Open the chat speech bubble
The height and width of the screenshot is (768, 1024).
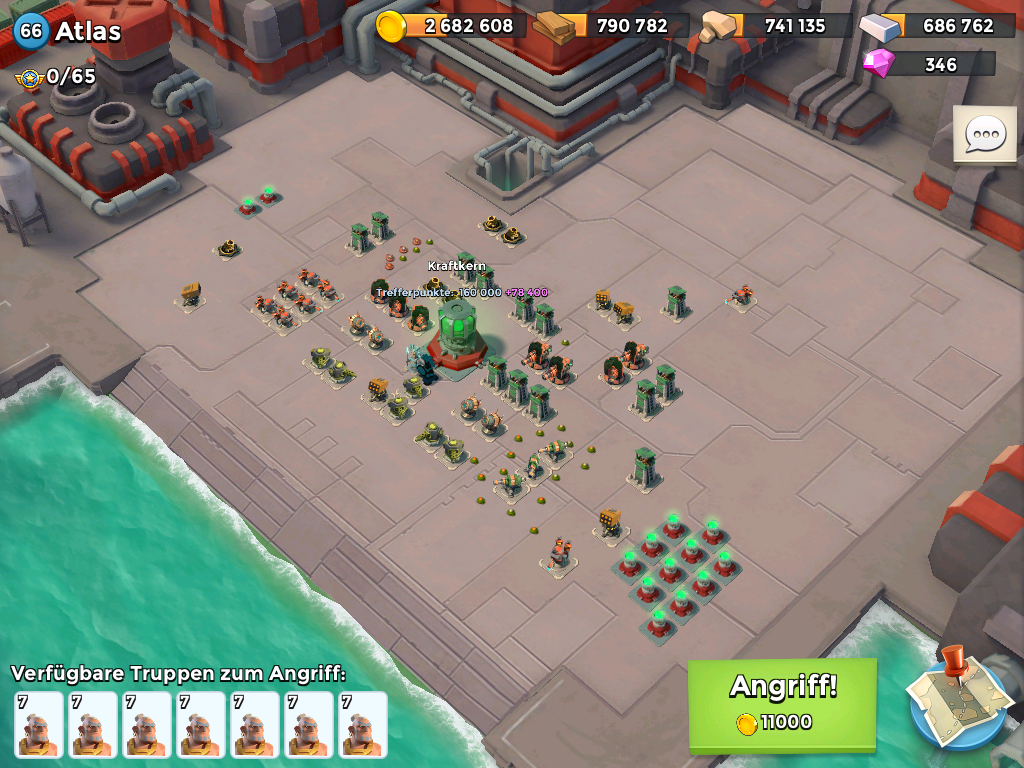984,133
